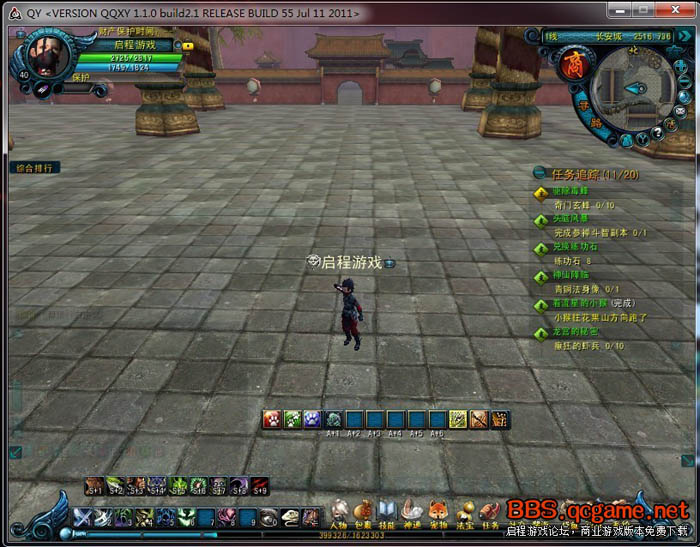Image resolution: width=700 pixels, height=547 pixels.
Task: Collapse the 任务追踪 quest tracker
Action: click(541, 173)
